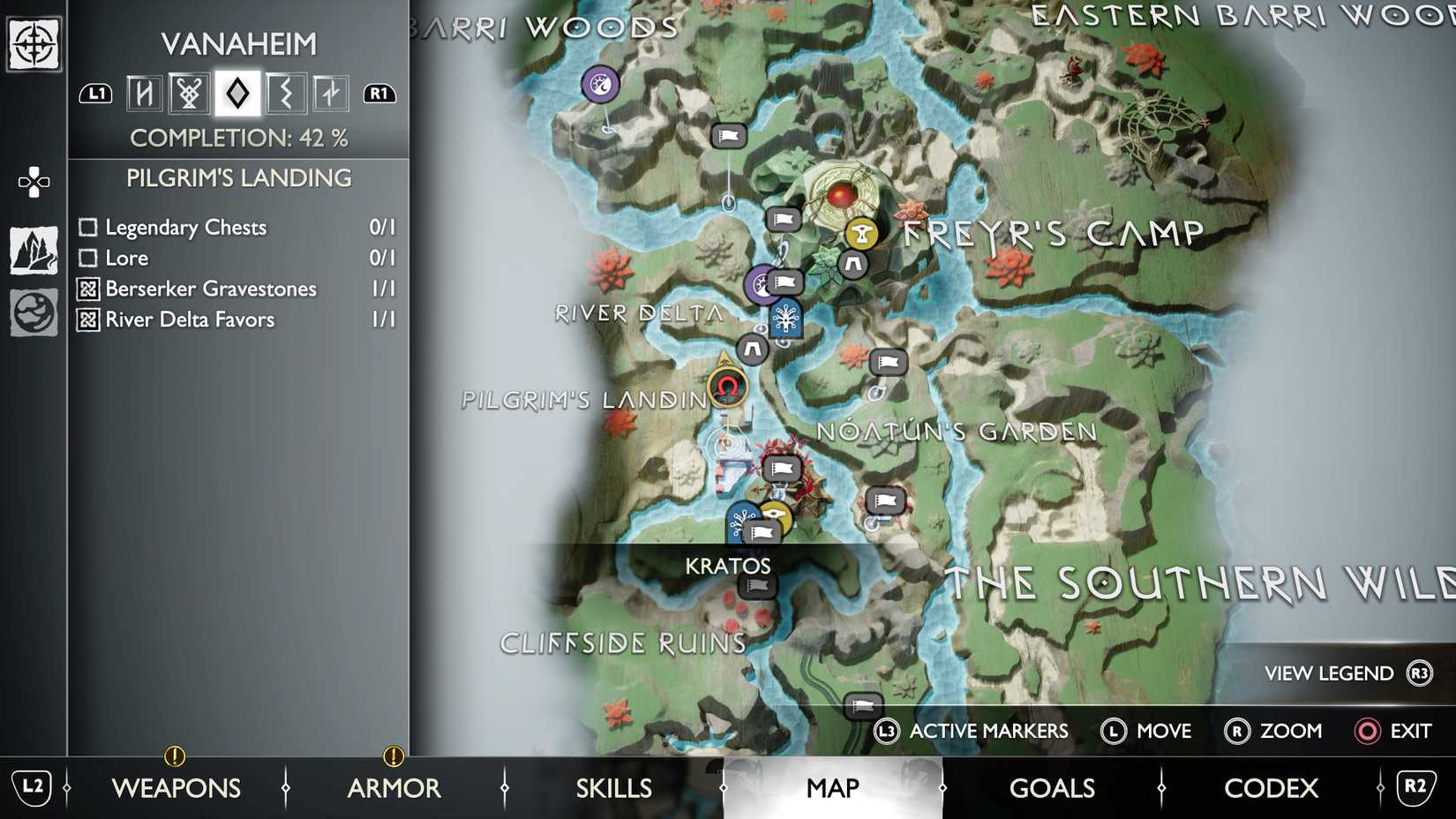Check the Lore checkbox
The width and height of the screenshot is (1456, 819).
pyautogui.click(x=87, y=258)
